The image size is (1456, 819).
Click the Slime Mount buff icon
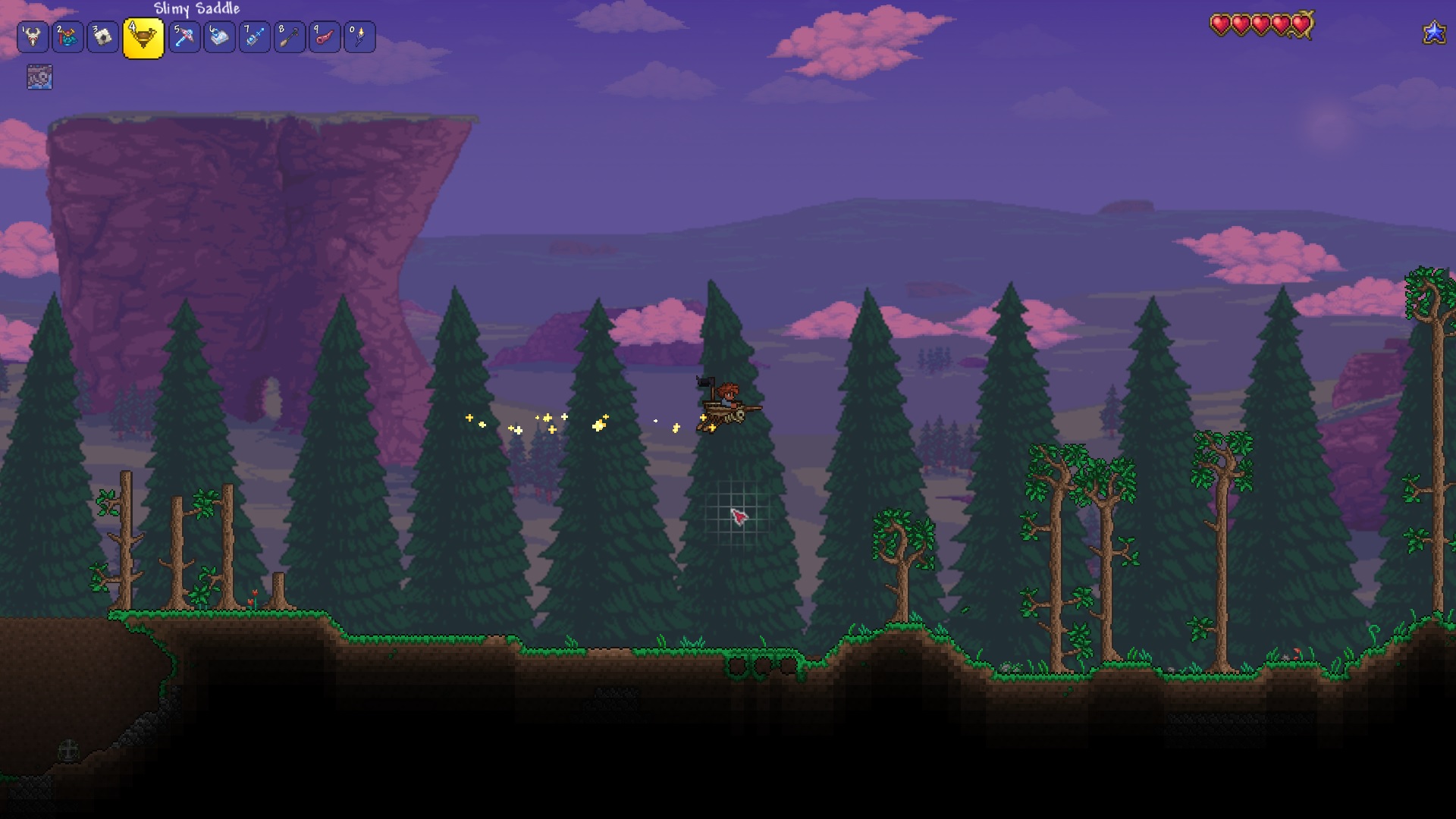point(40,76)
